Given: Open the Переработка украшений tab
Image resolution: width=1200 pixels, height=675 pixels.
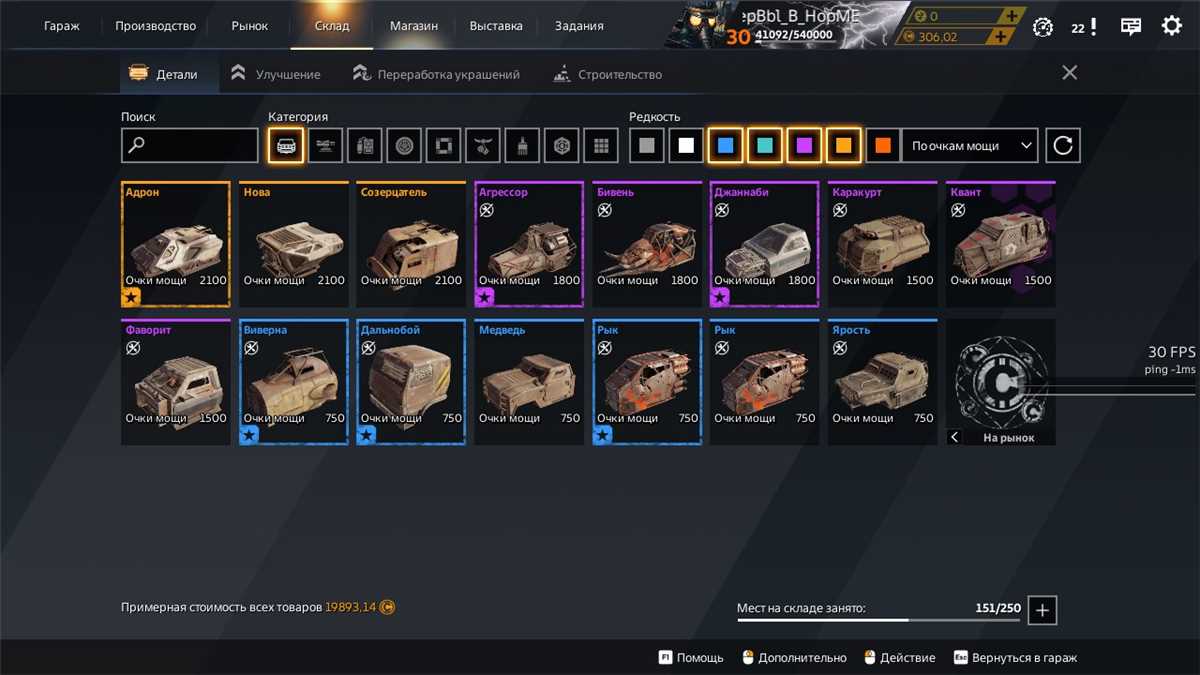Looking at the screenshot, I should (x=436, y=74).
